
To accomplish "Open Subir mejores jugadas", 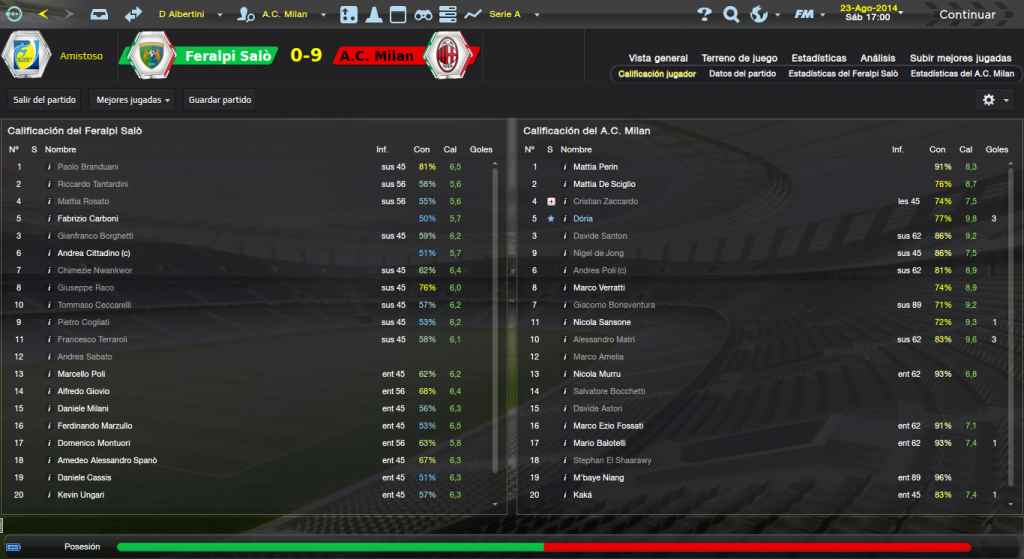I will (961, 58).
